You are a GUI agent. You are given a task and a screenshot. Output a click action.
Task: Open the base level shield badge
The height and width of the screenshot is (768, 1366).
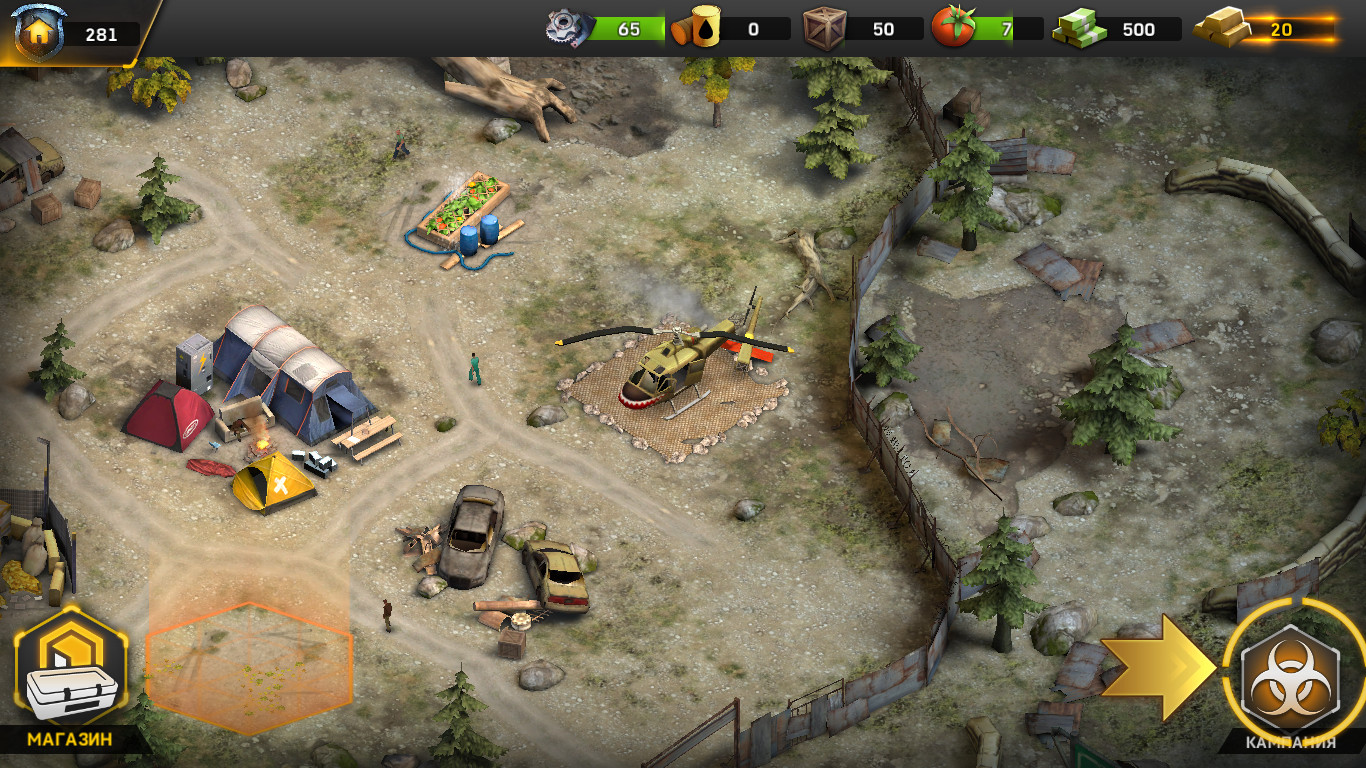pyautogui.click(x=40, y=32)
